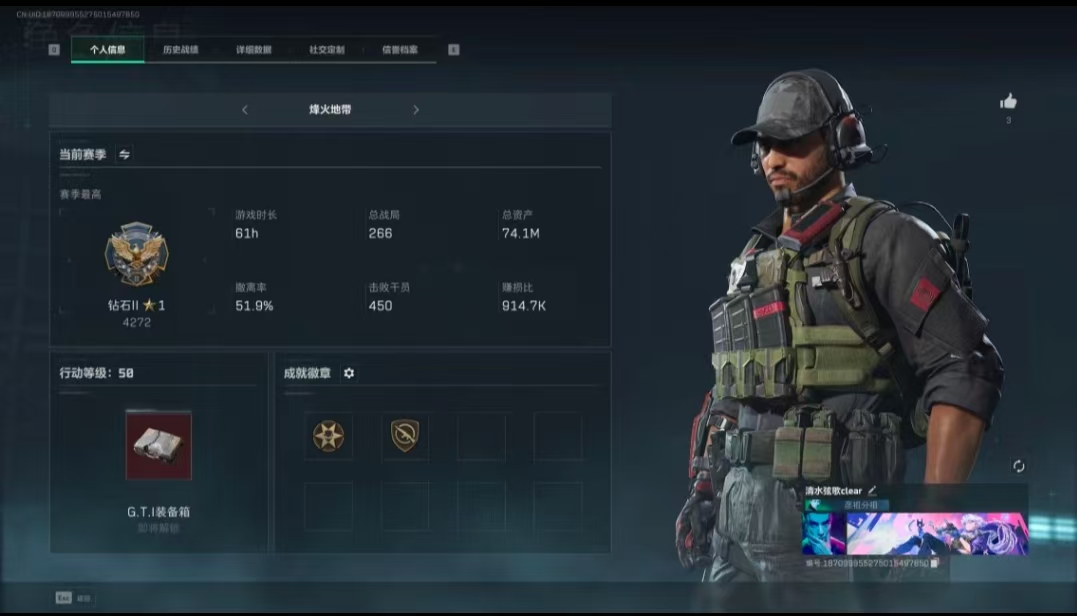Switch to the 历史战绩 tab

tap(181, 49)
